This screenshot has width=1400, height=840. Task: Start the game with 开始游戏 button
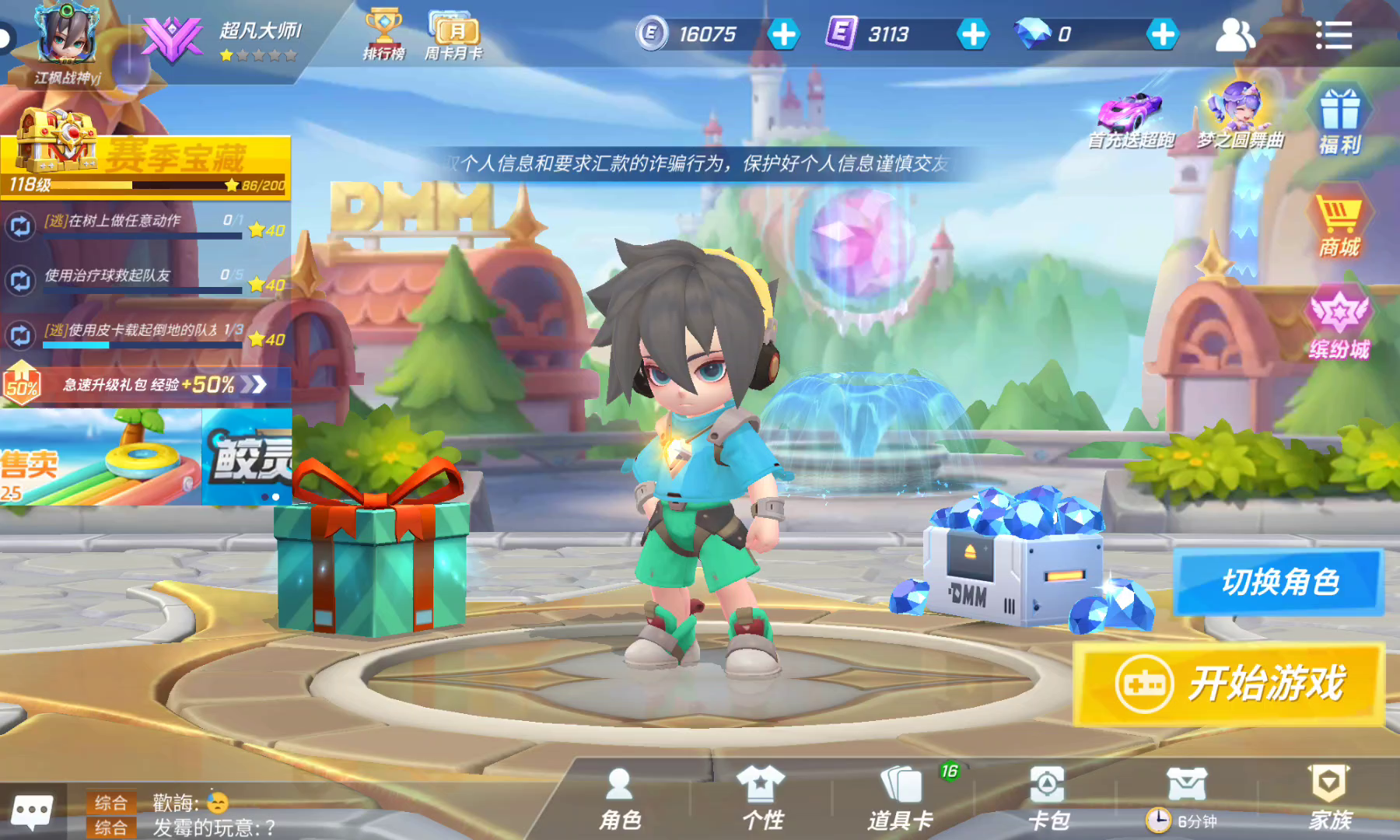1229,684
